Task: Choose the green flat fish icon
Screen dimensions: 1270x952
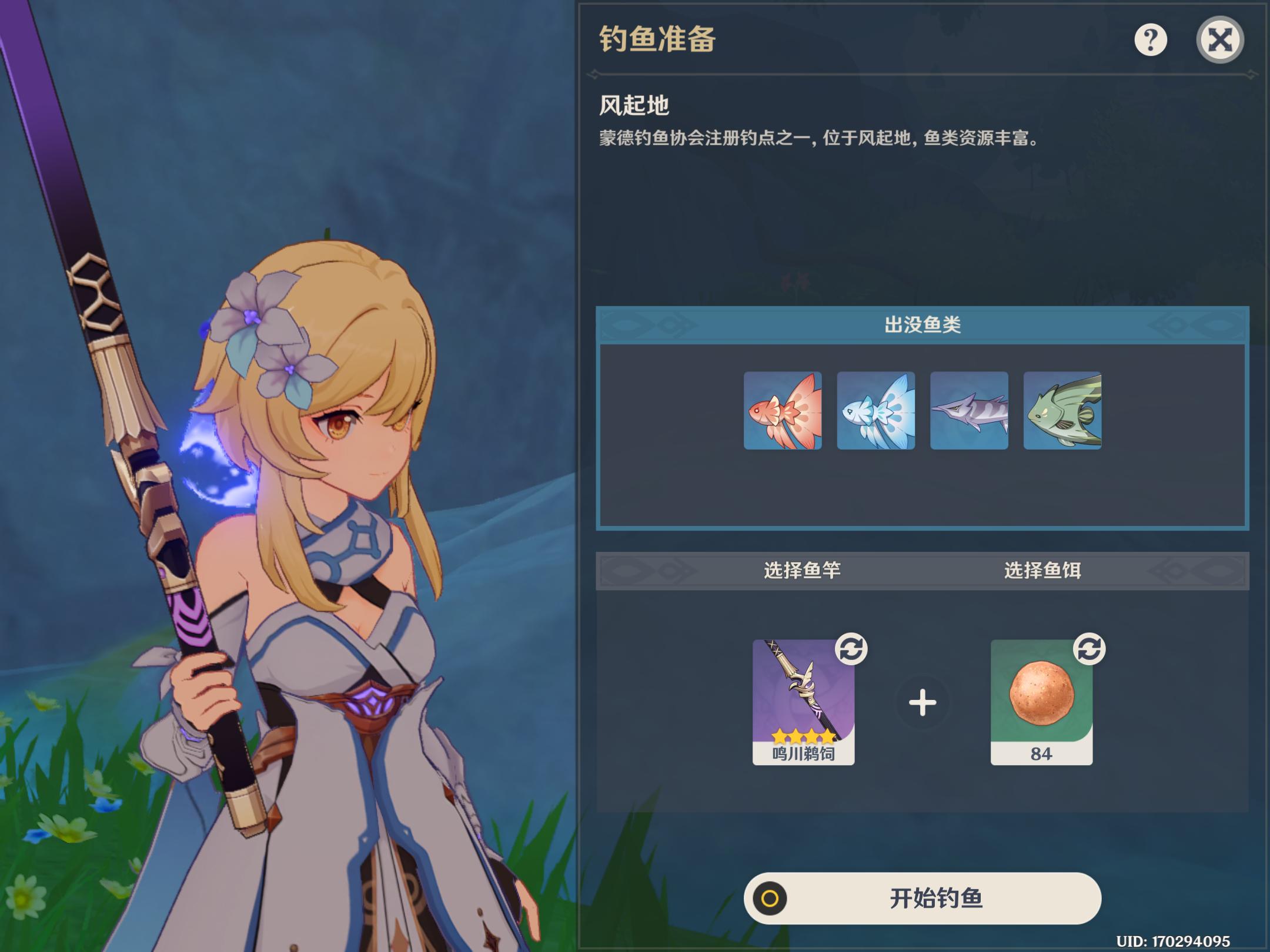Action: [1062, 411]
